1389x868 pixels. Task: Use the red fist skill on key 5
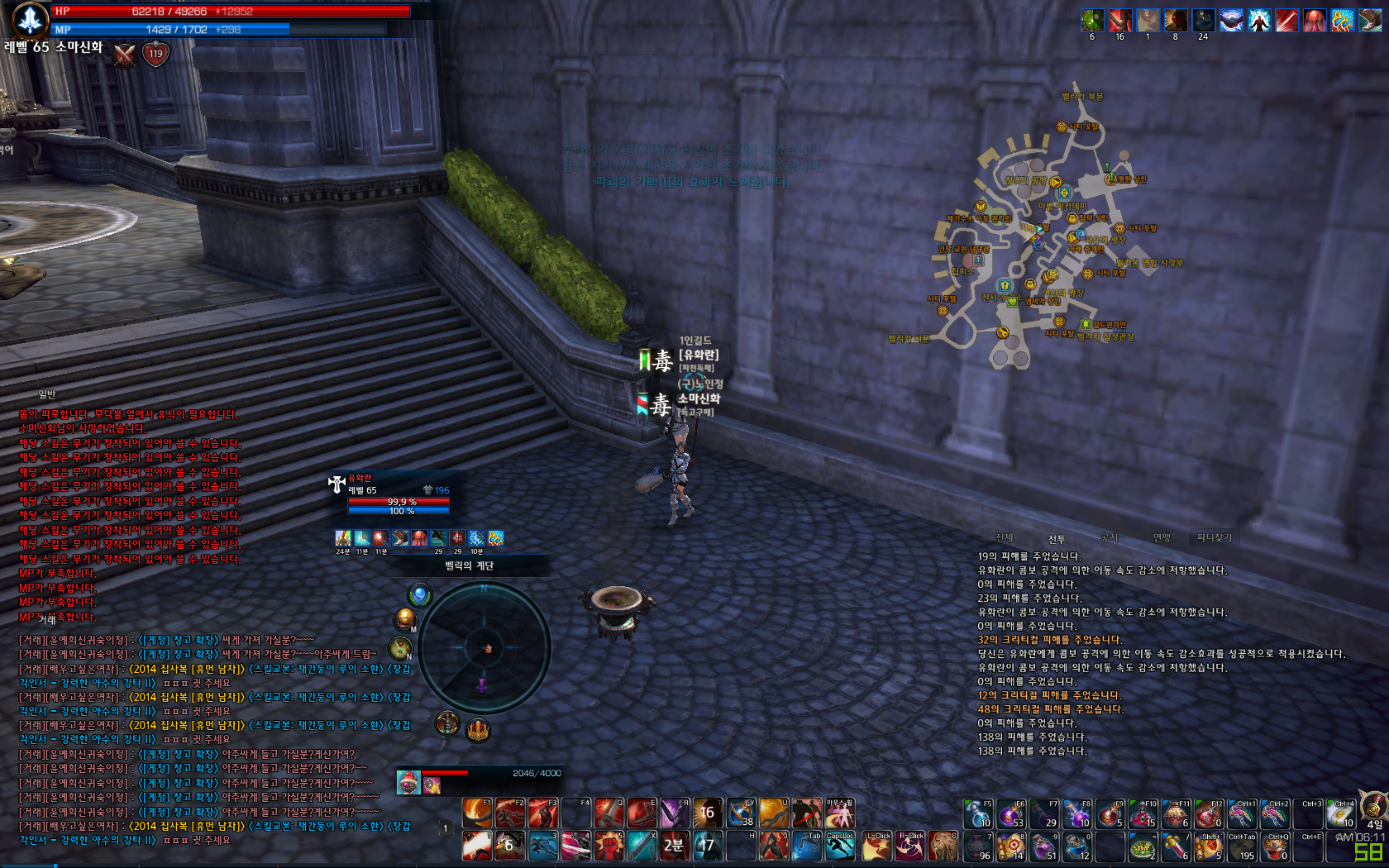[x=609, y=846]
